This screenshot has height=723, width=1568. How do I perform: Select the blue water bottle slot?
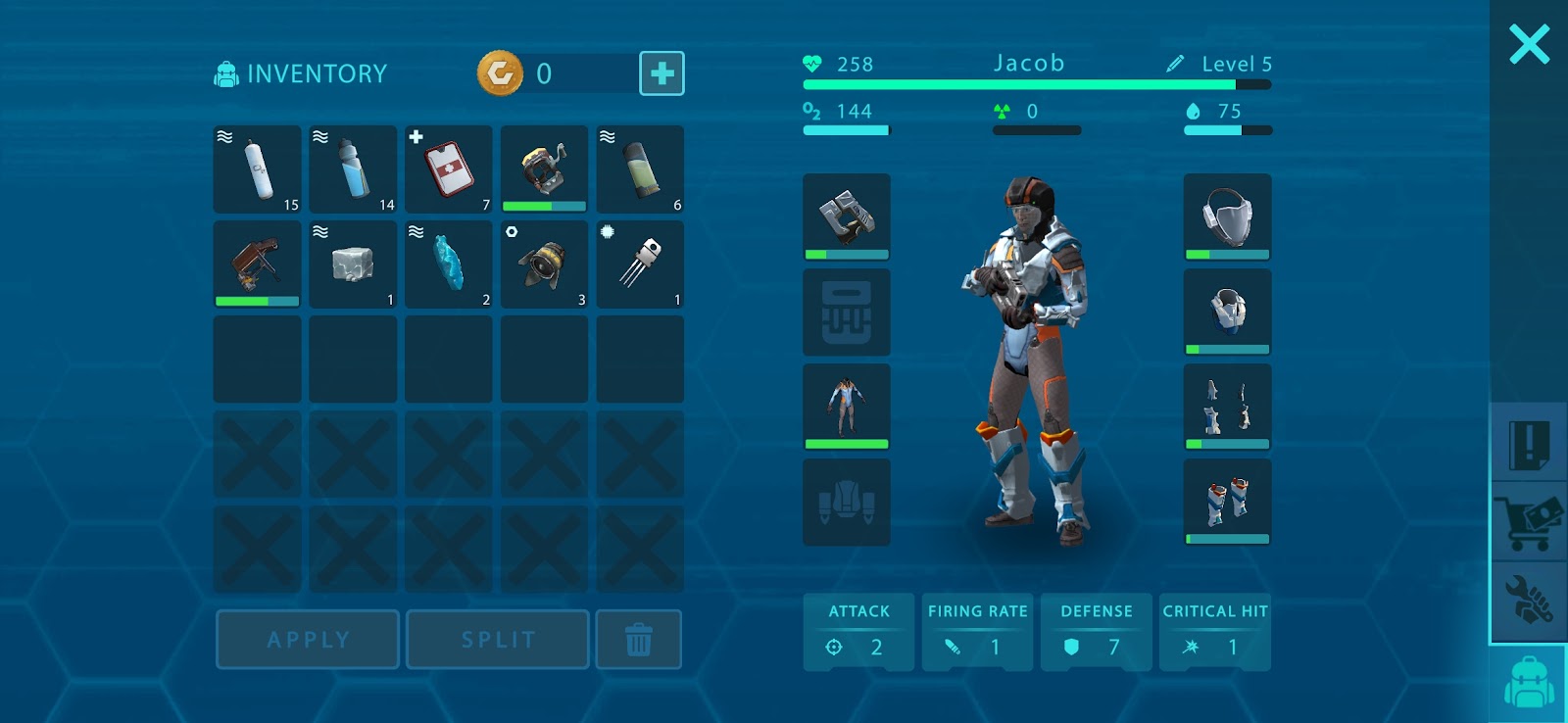pyautogui.click(x=353, y=169)
